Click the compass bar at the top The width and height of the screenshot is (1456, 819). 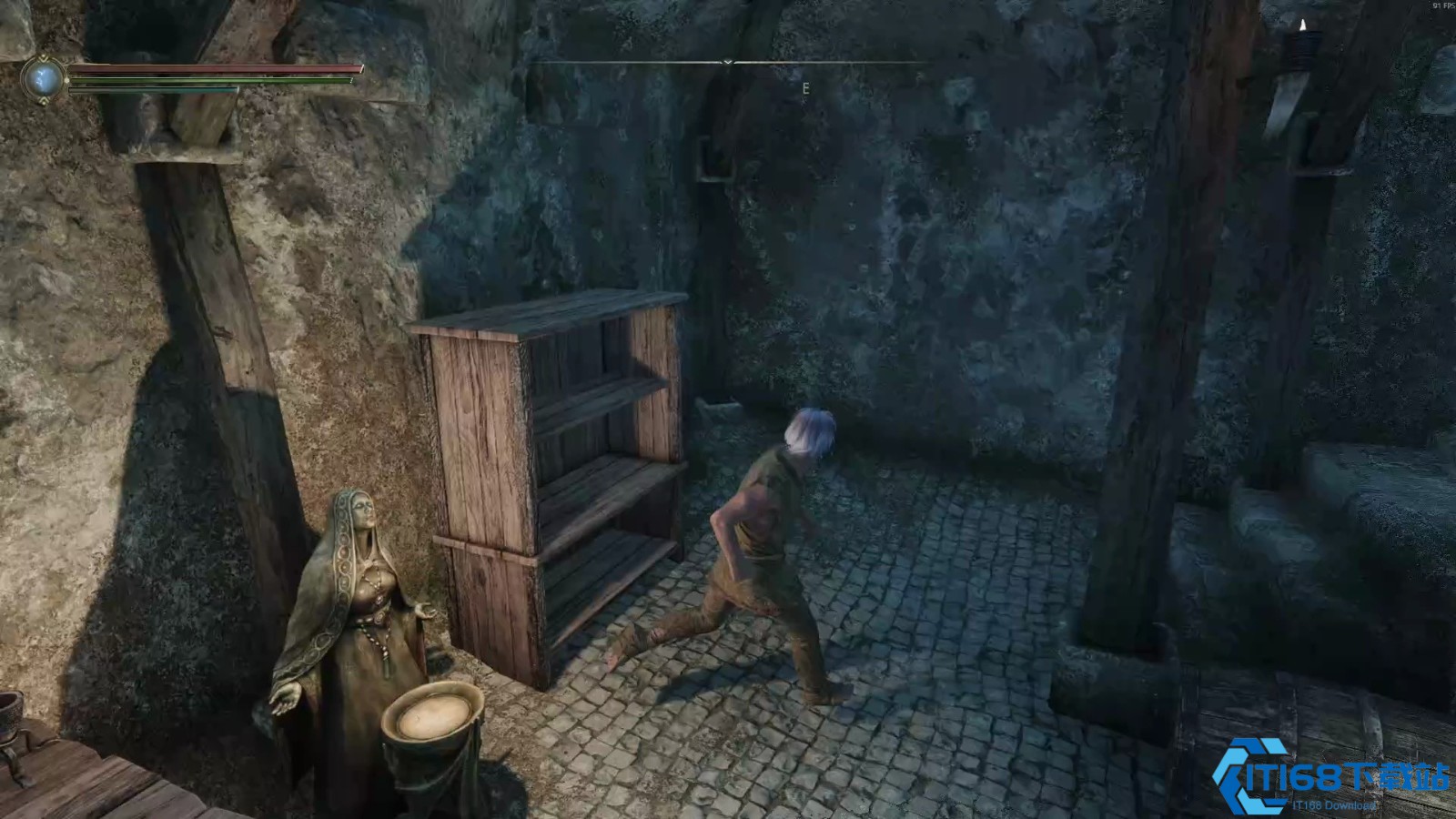click(728, 62)
